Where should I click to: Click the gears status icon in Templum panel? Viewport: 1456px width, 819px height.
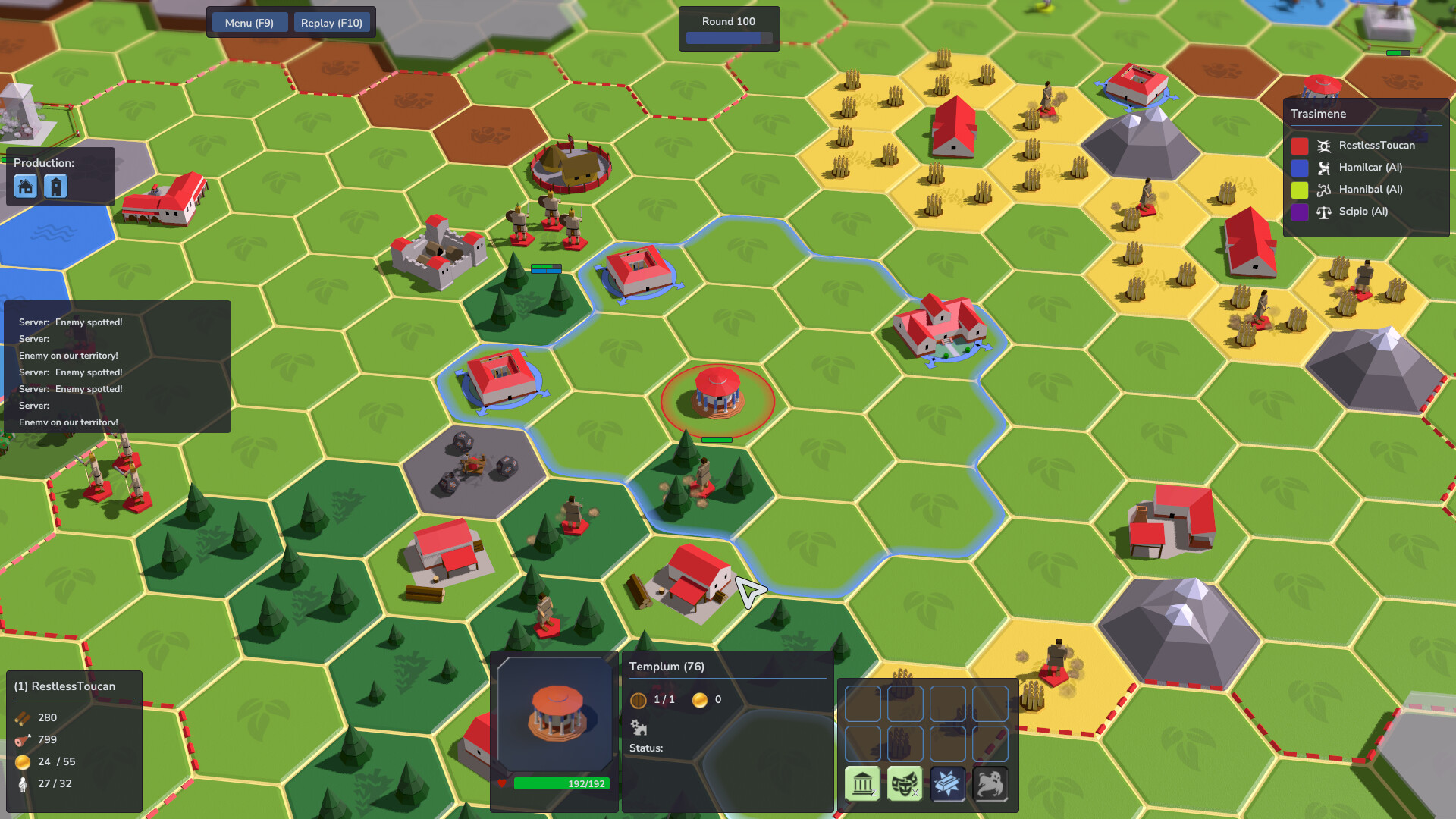pyautogui.click(x=639, y=728)
